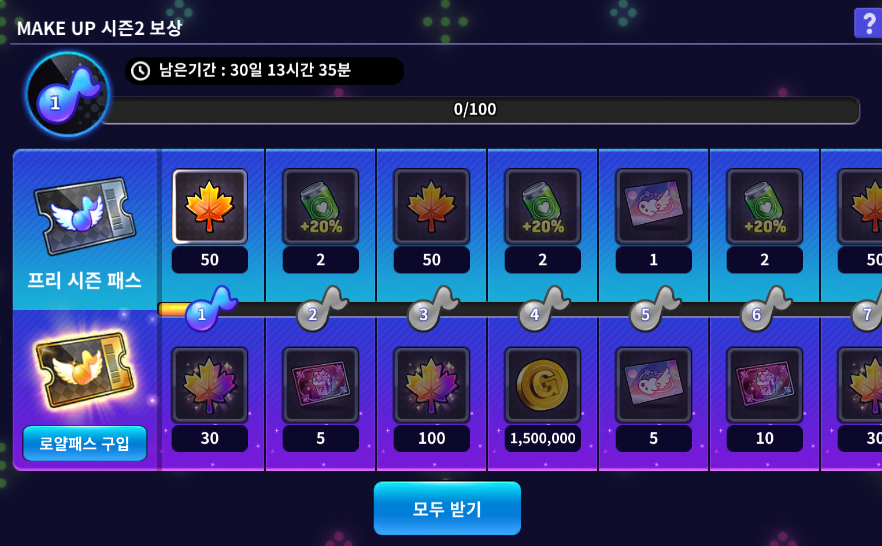Screen dimensions: 882x546
Task: Choose the royal tier 2 pink ticket reward
Action: (x=321, y=385)
